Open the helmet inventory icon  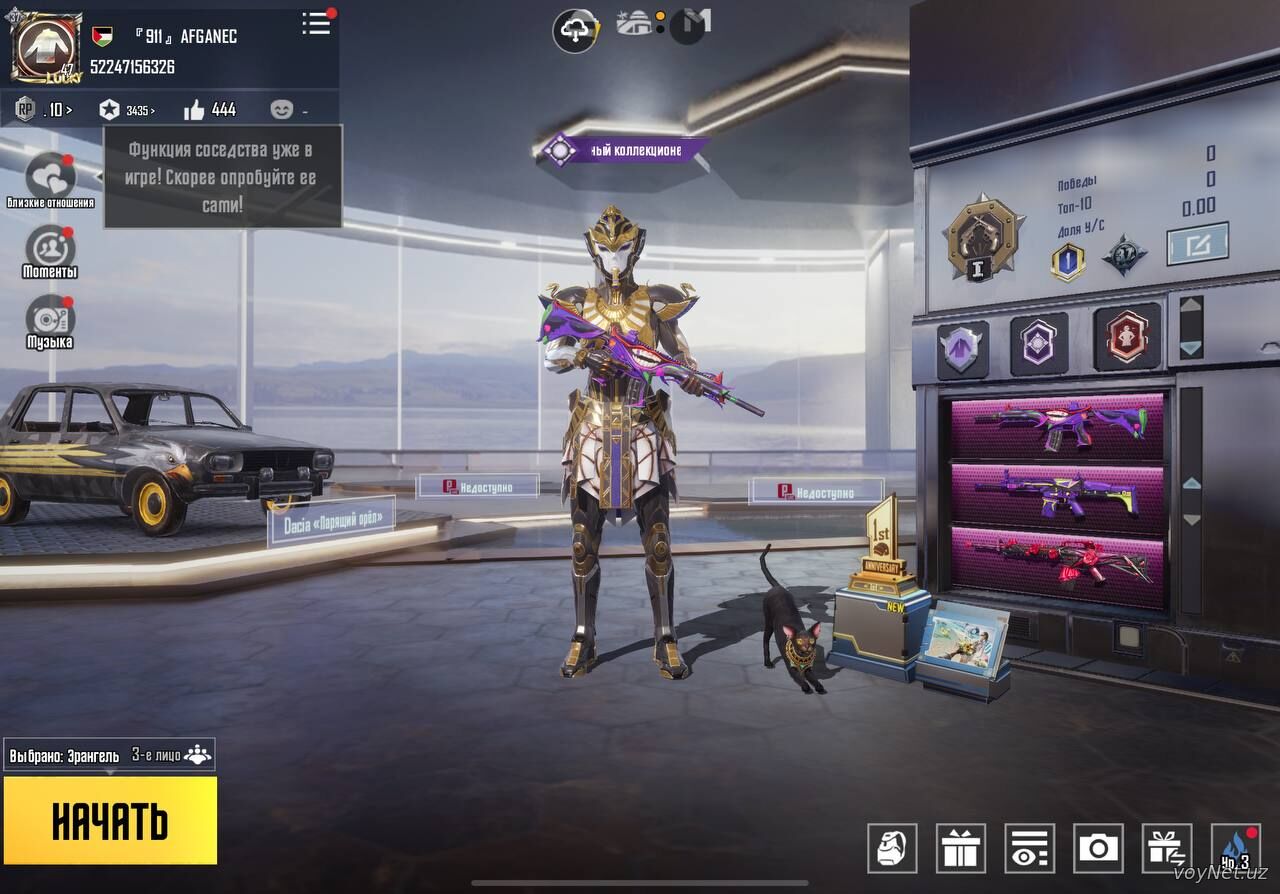click(892, 848)
